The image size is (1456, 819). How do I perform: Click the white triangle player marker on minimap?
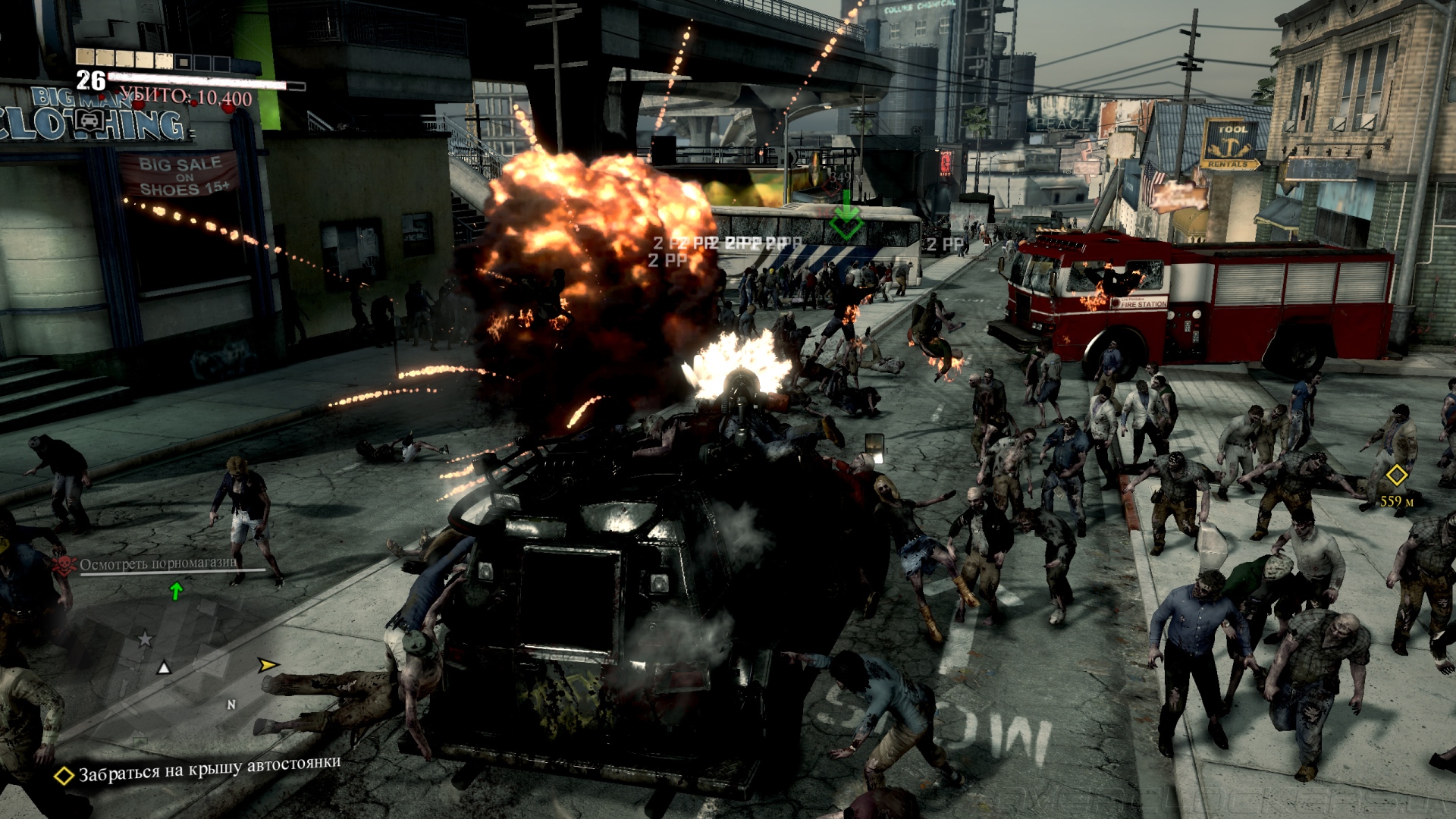pos(164,668)
